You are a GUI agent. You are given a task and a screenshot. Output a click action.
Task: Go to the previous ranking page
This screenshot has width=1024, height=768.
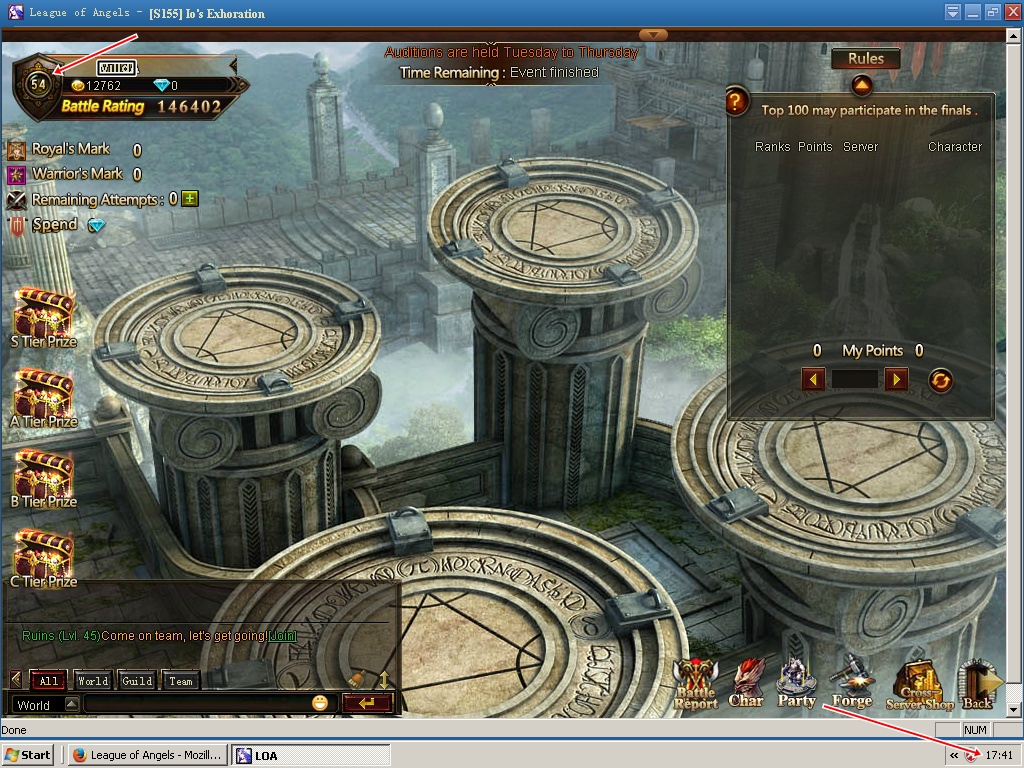point(814,380)
